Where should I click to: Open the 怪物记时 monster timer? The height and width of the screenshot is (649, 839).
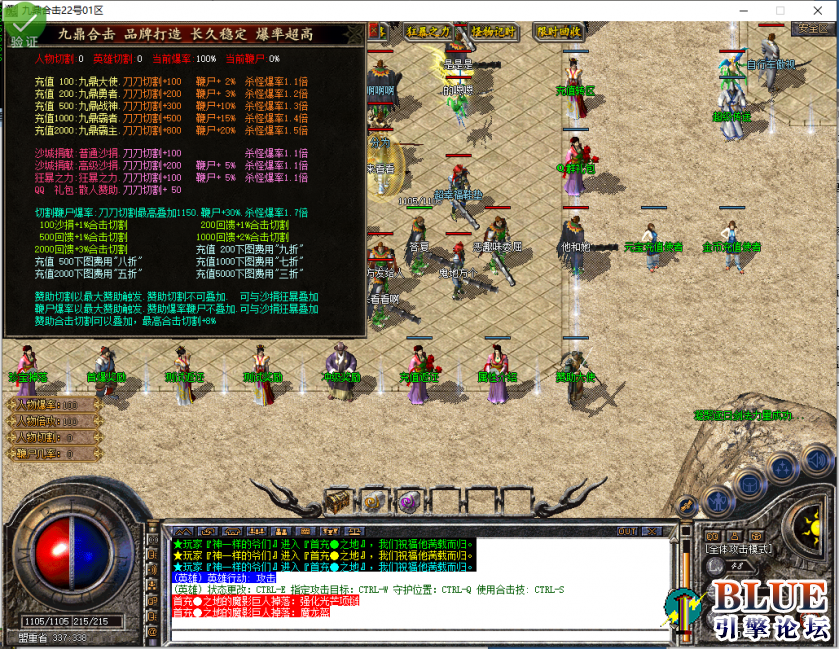492,31
